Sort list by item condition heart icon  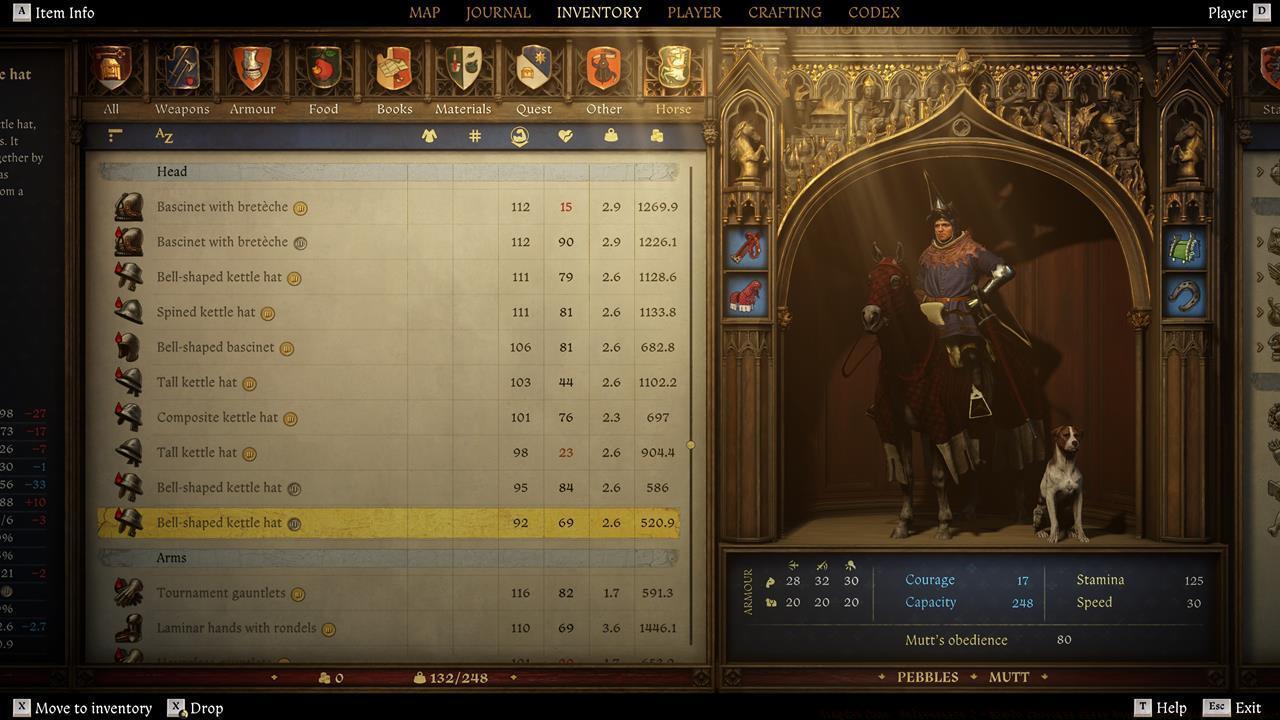pyautogui.click(x=566, y=135)
